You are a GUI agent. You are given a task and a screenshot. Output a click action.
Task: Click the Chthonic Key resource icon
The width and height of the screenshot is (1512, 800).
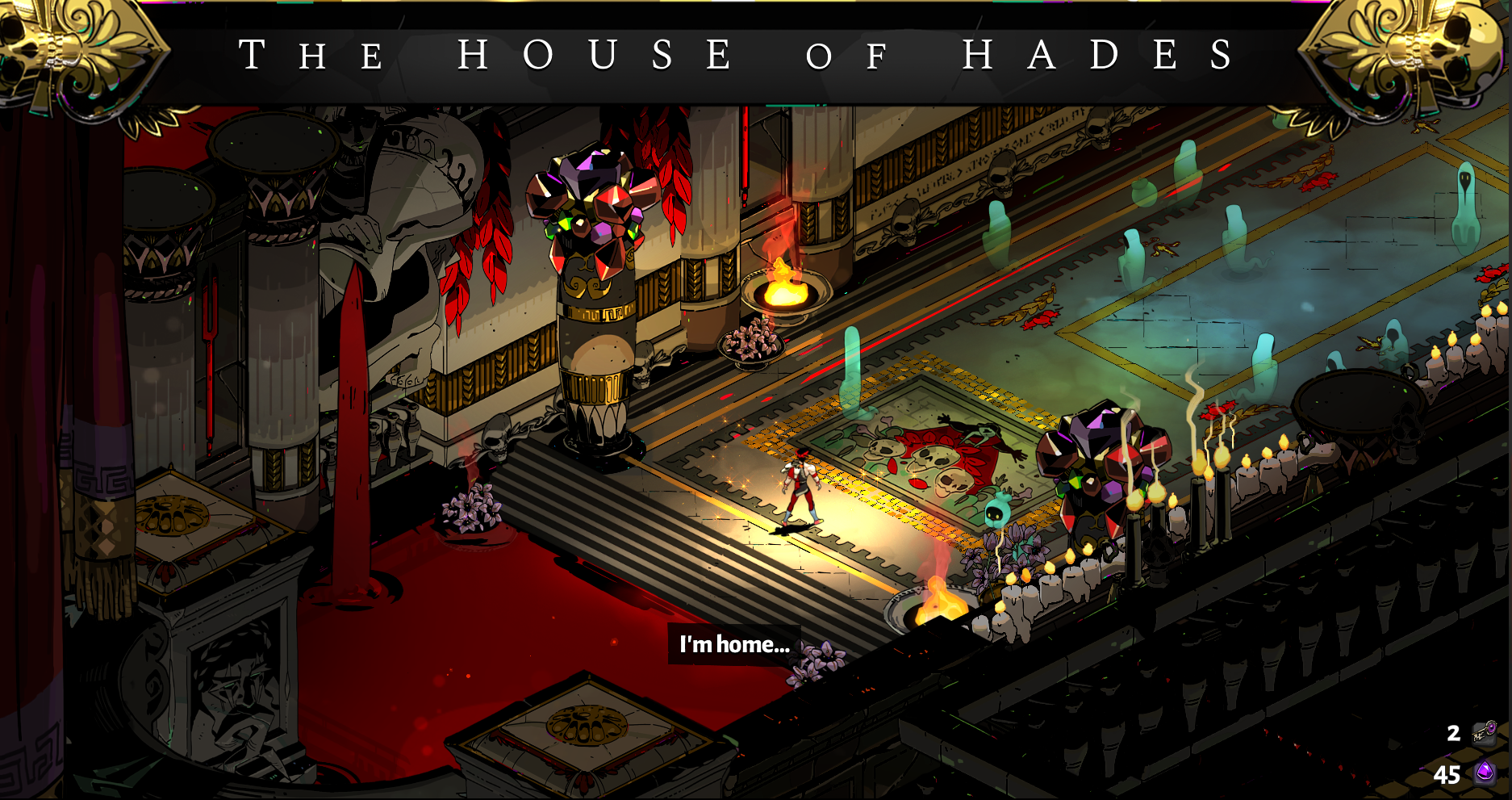(x=1485, y=733)
